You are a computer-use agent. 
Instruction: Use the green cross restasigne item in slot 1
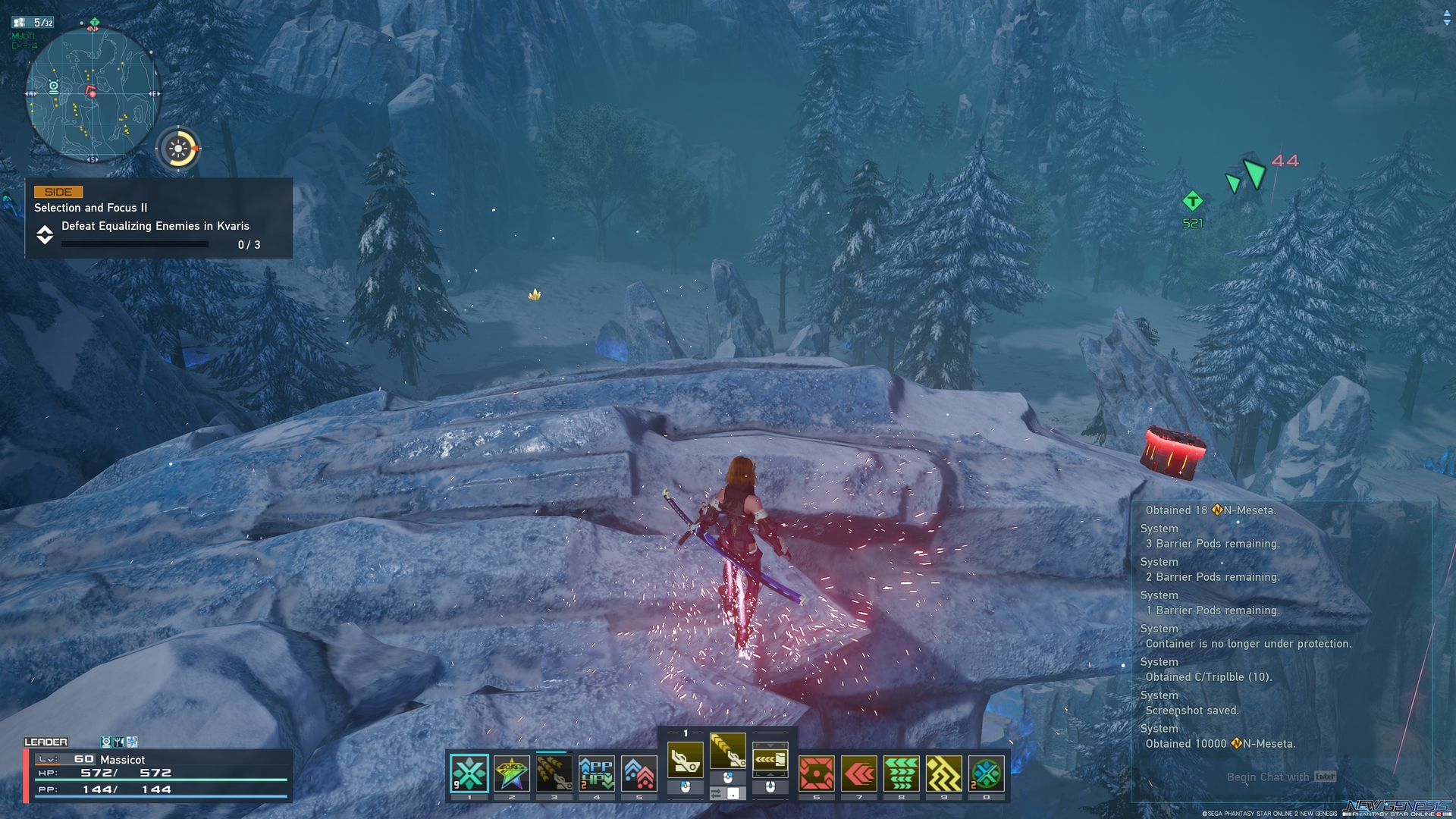(469, 773)
